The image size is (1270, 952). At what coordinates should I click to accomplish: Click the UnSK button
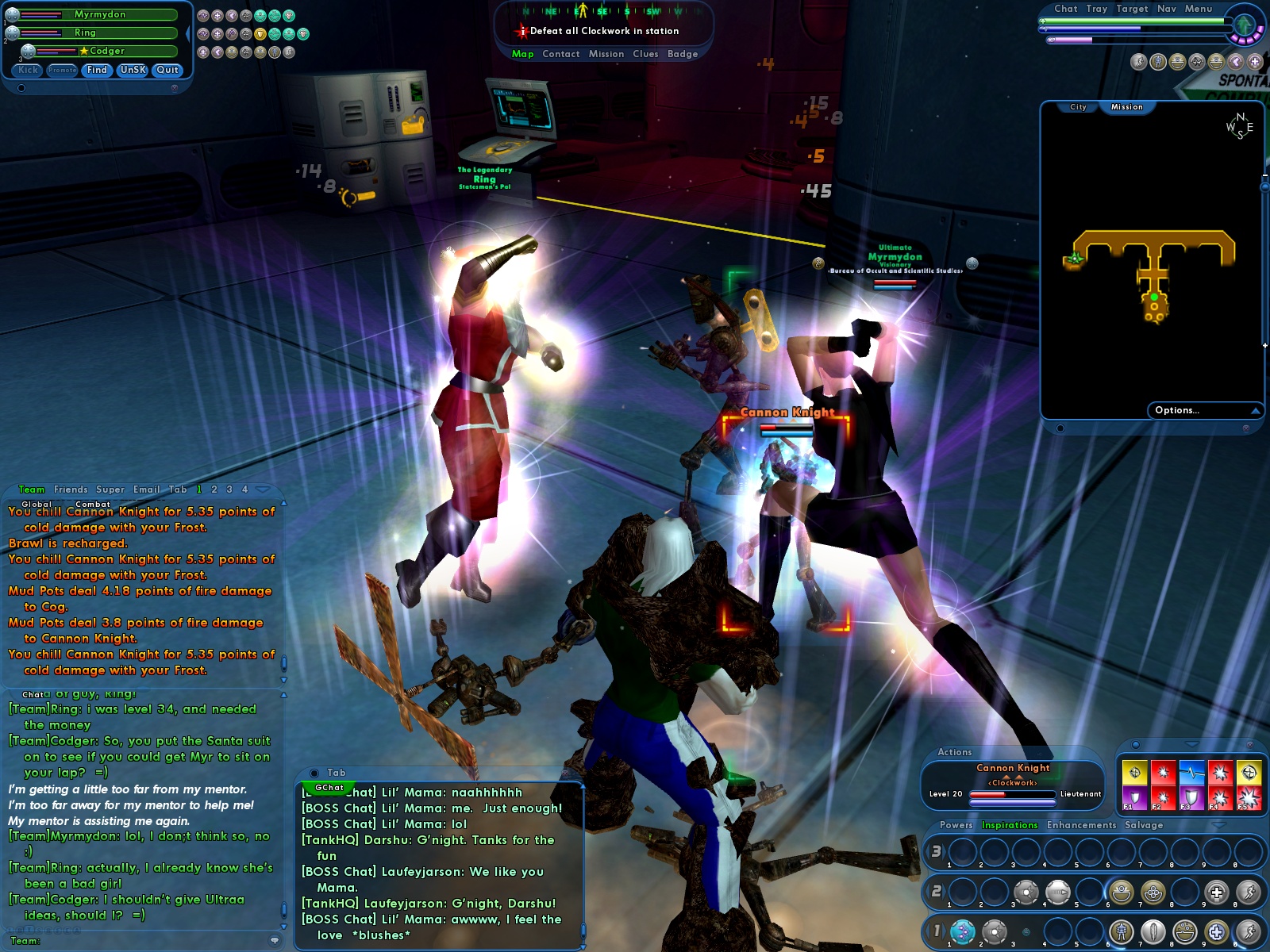point(133,70)
